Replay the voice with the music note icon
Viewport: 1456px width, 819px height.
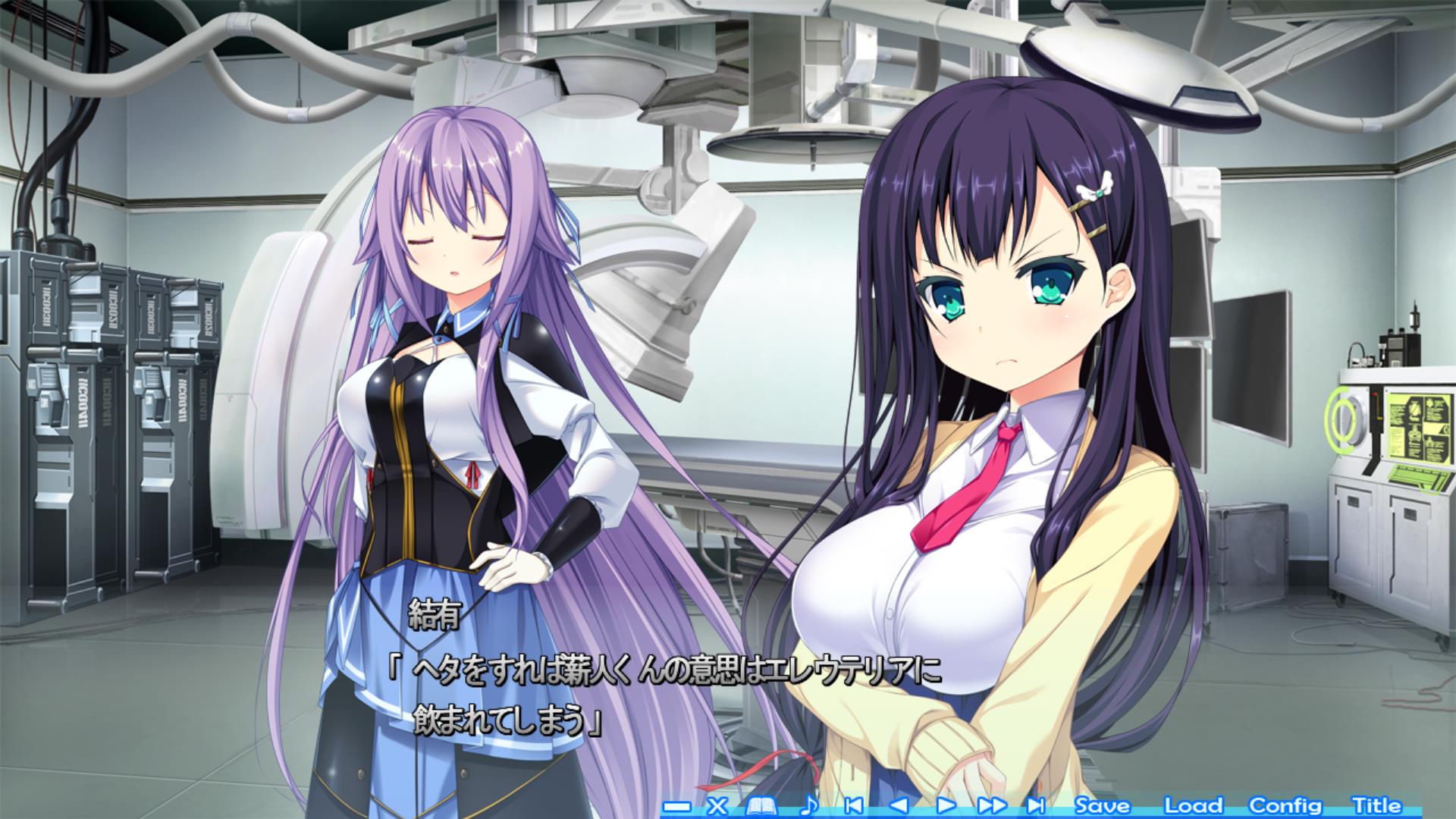(810, 805)
